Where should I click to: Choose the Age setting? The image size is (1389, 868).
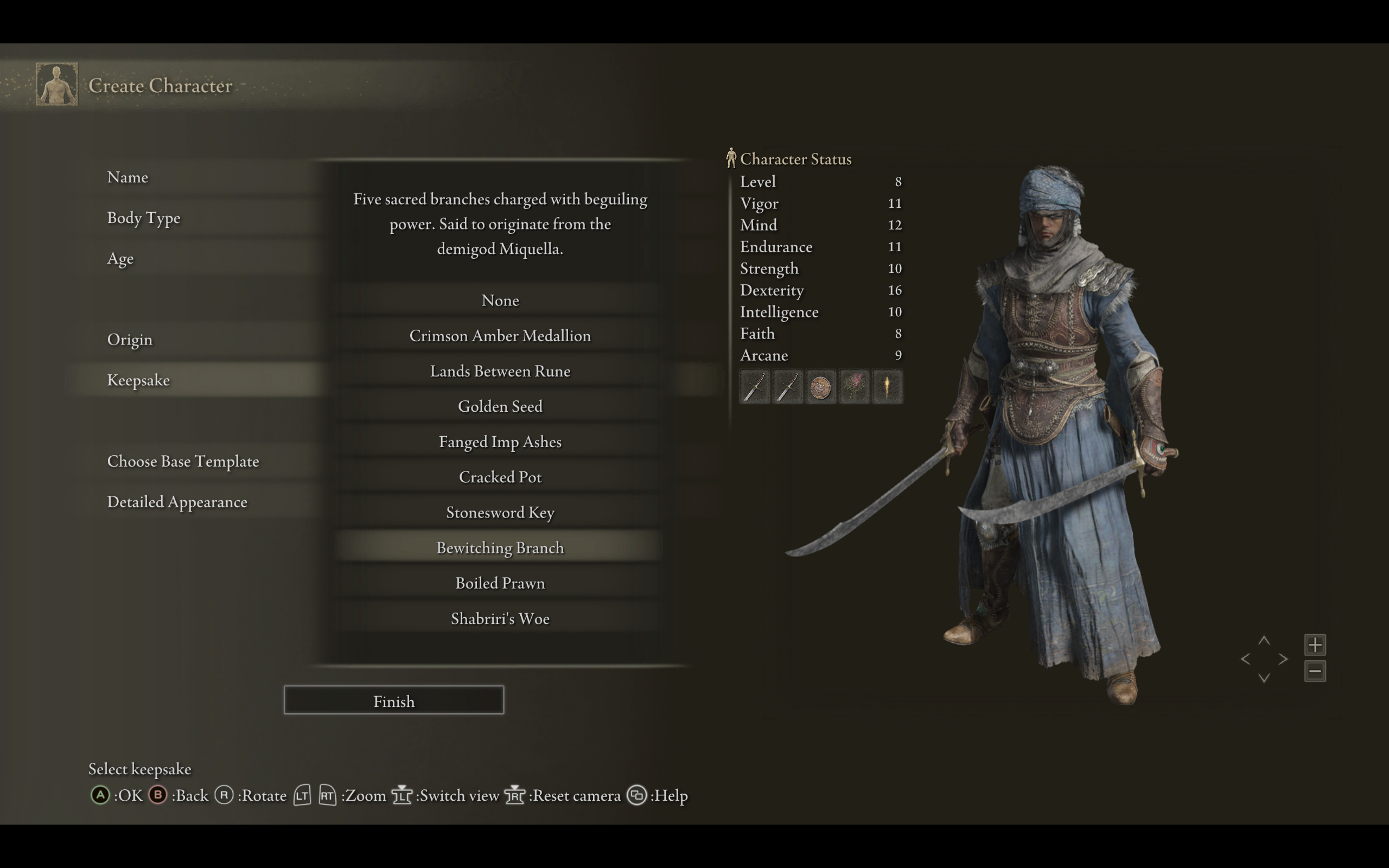coord(120,259)
